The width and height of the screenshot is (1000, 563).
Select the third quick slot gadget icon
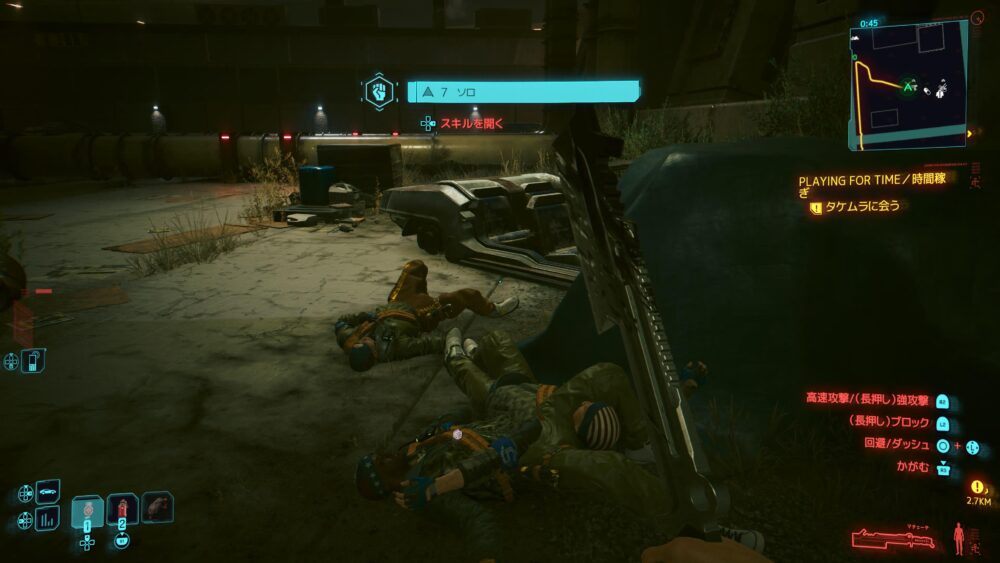coord(157,507)
